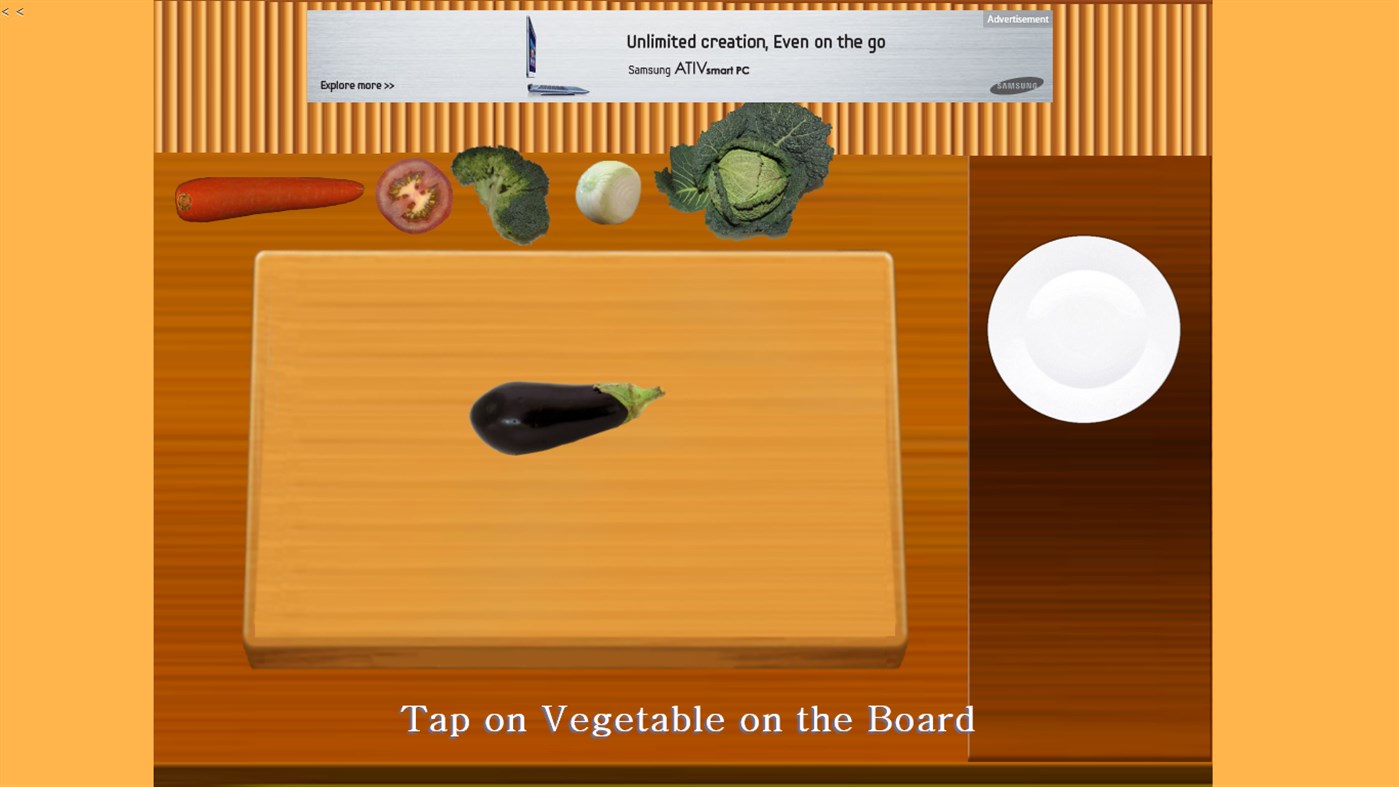Tap the Tap on Vegetable instruction text

pos(687,718)
